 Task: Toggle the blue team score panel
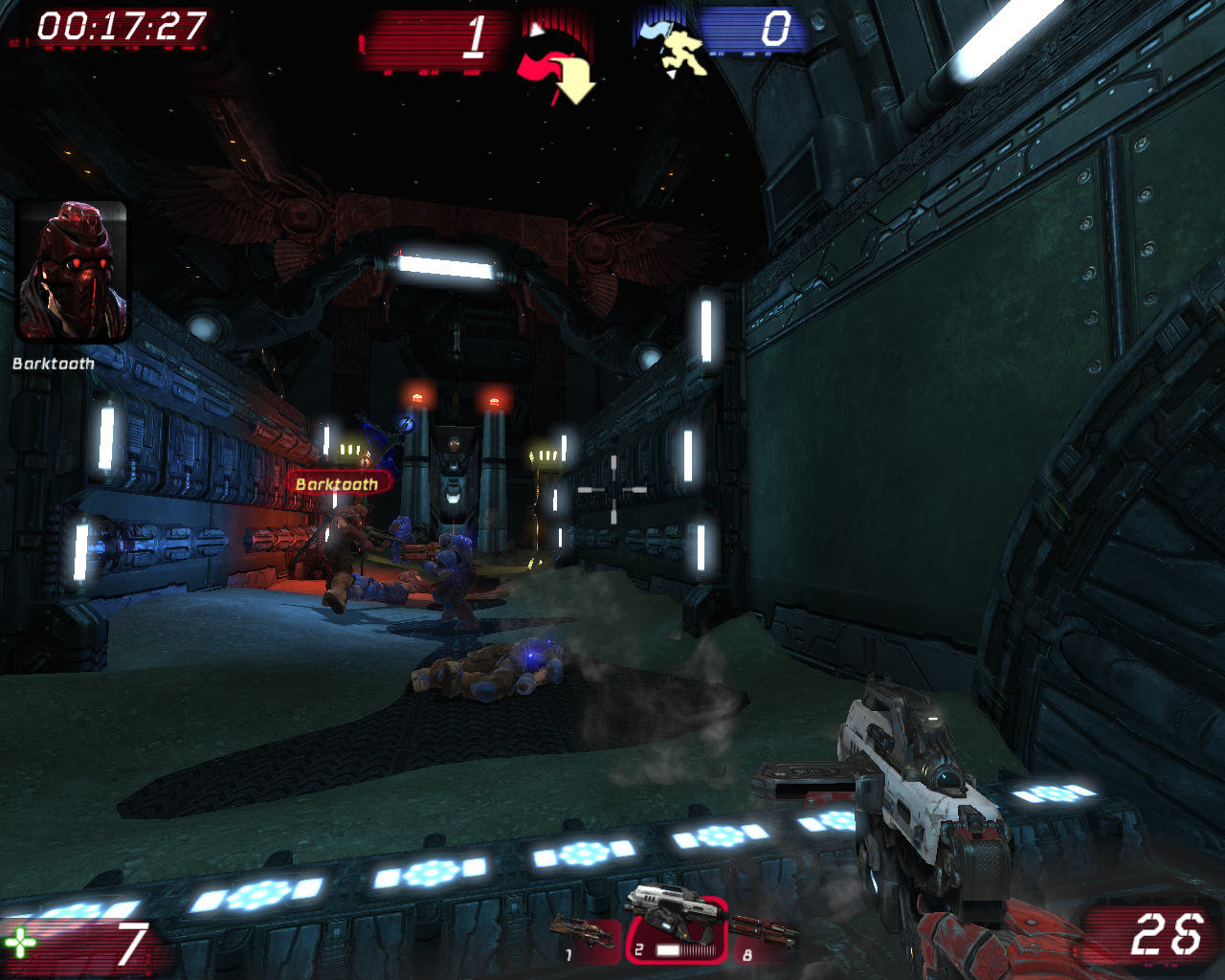click(x=756, y=31)
